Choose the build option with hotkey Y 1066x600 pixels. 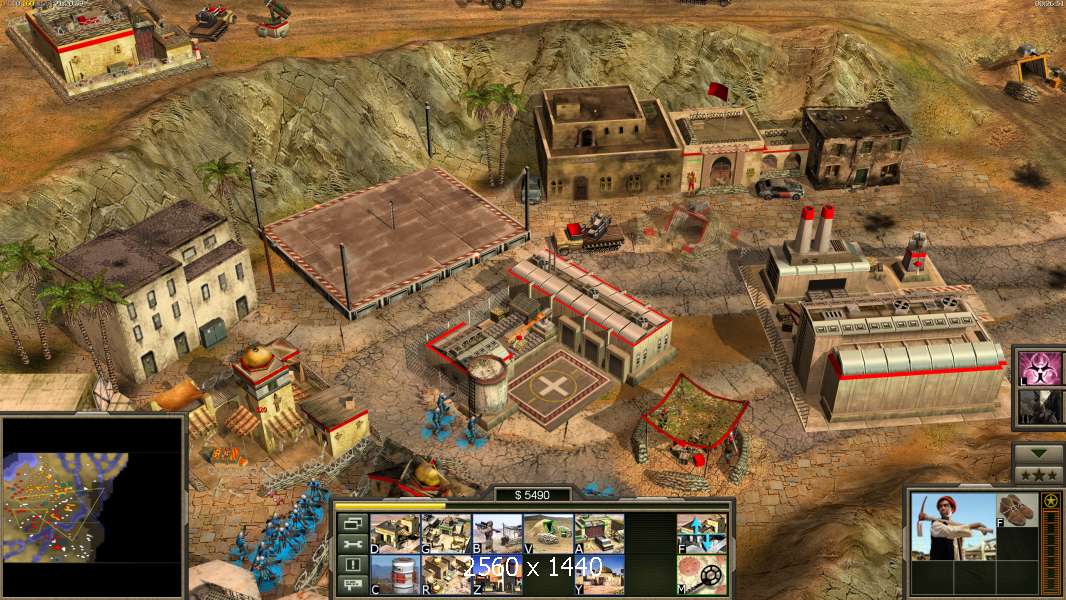coord(599,574)
